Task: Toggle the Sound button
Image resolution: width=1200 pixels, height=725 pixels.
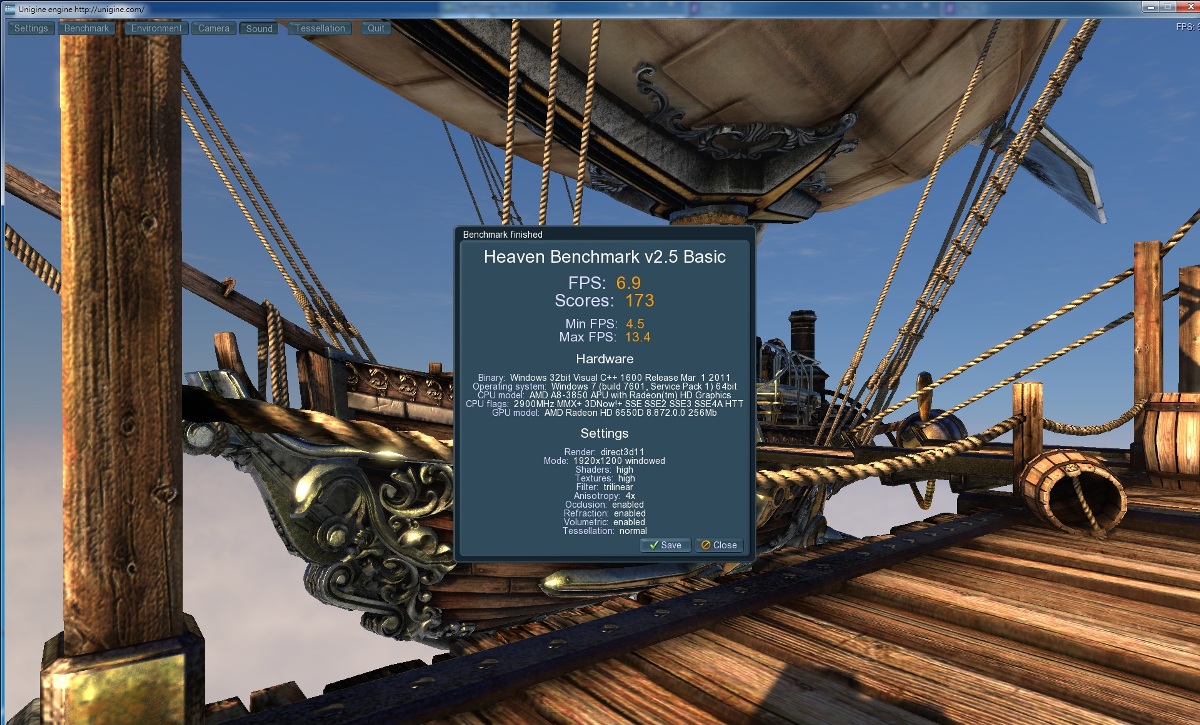Action: click(x=259, y=28)
